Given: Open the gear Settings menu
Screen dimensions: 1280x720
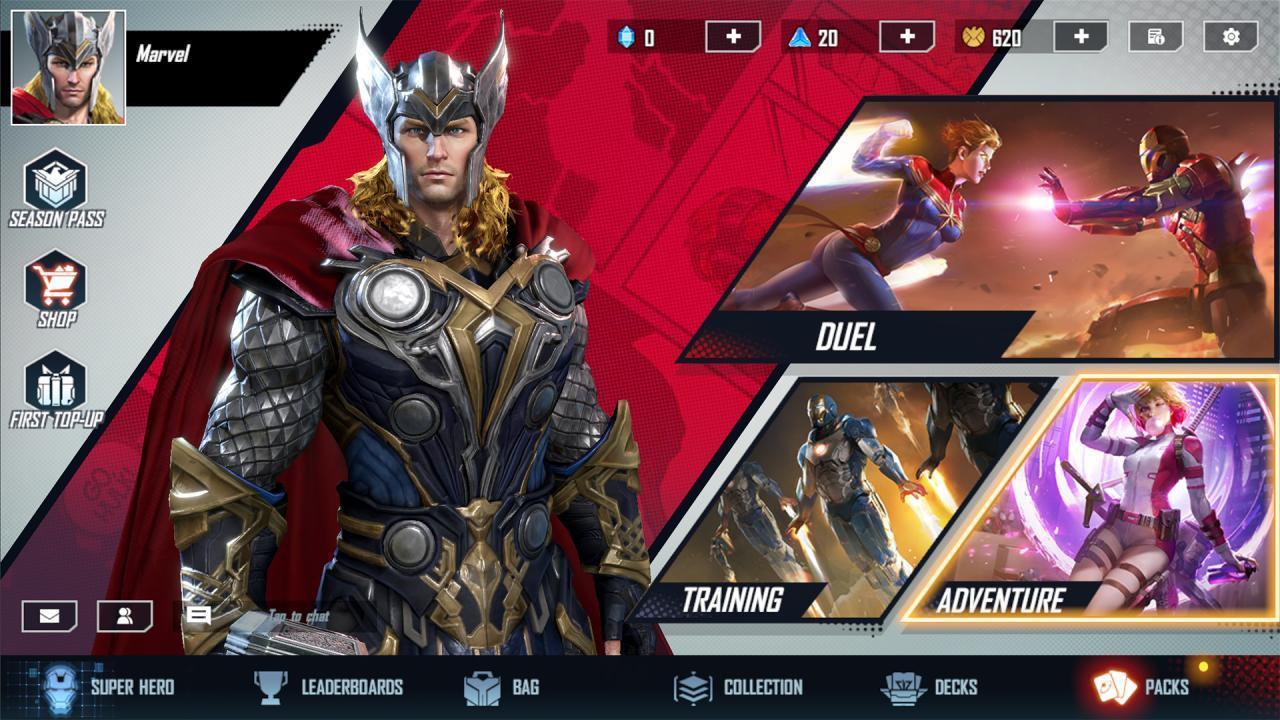Looking at the screenshot, I should tap(1231, 37).
